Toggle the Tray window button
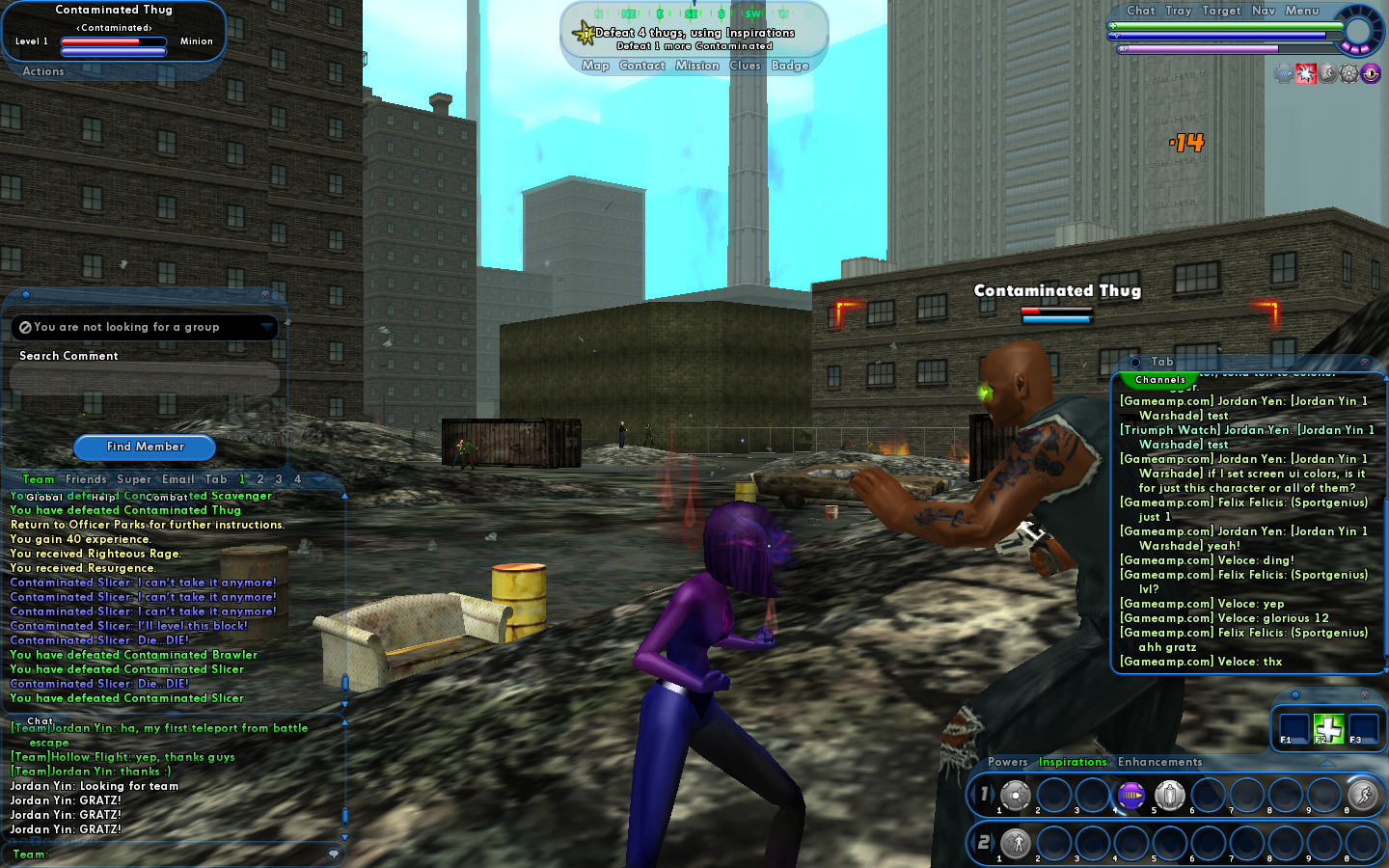Screen dimensions: 1389x868 click(x=1178, y=11)
